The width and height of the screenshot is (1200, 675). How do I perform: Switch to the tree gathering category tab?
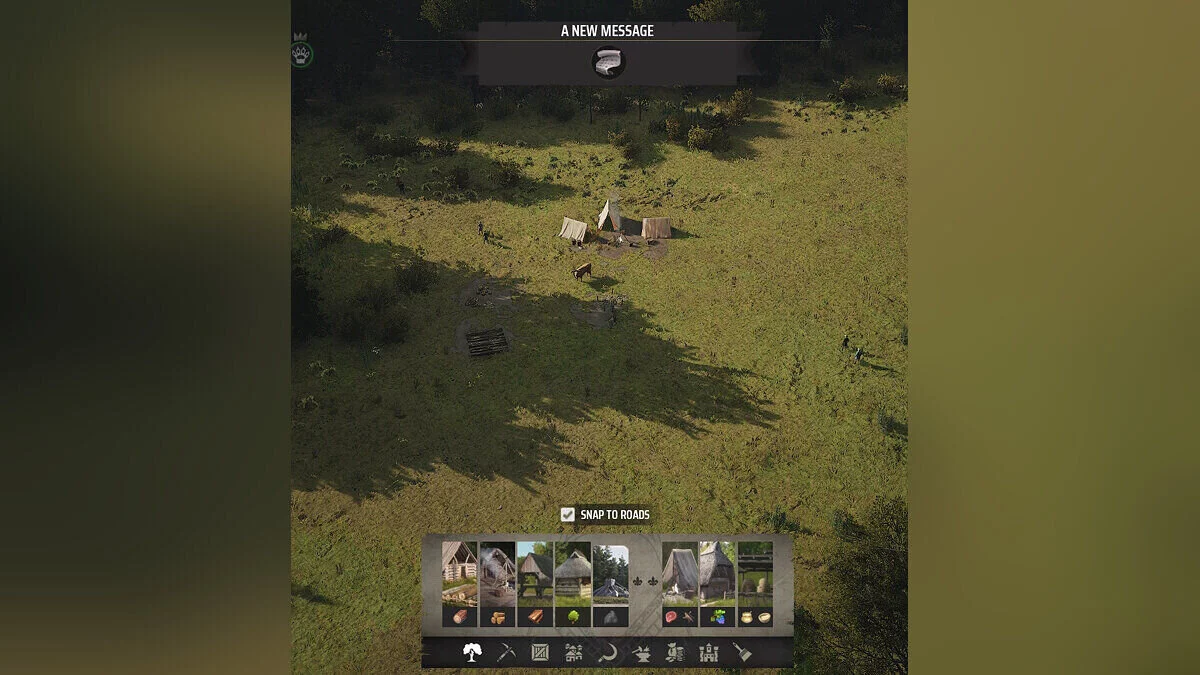point(472,653)
